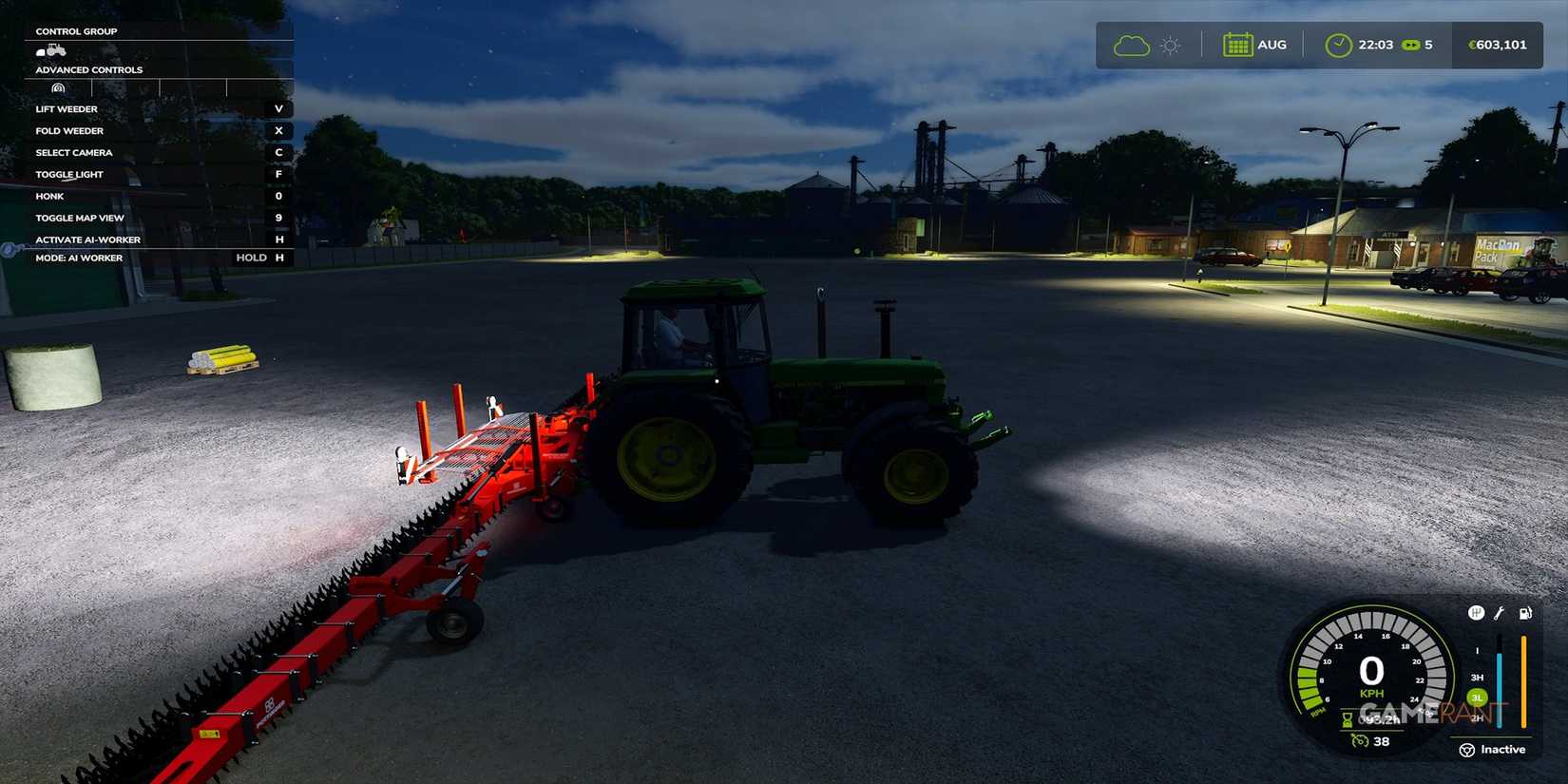Image resolution: width=1568 pixels, height=784 pixels.
Task: Click the green 3L gear indicator
Action: (x=1477, y=697)
